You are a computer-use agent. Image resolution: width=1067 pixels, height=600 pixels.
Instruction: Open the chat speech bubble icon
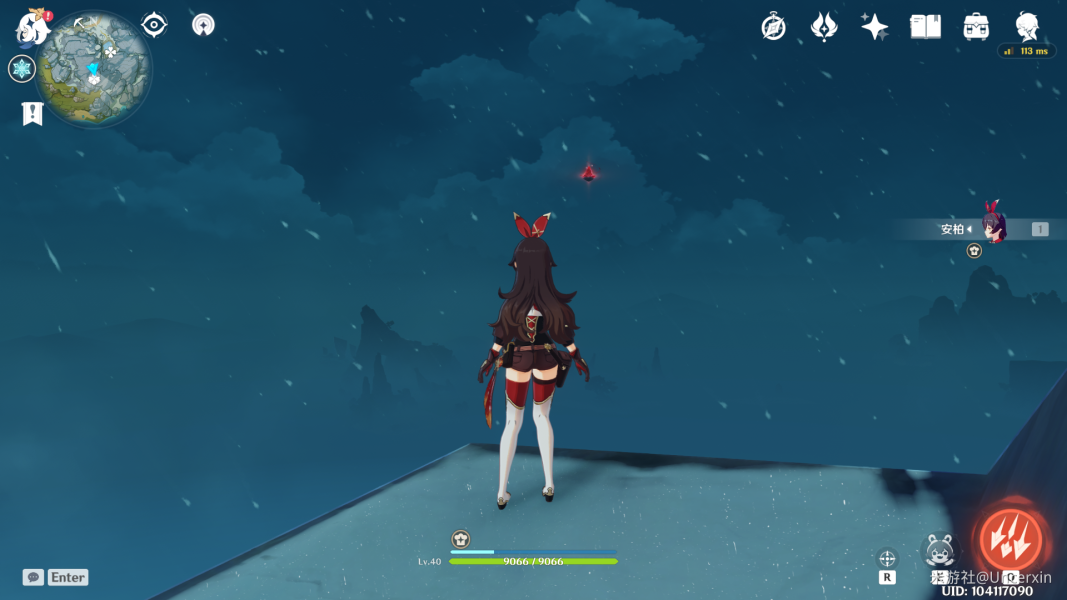pyautogui.click(x=33, y=577)
